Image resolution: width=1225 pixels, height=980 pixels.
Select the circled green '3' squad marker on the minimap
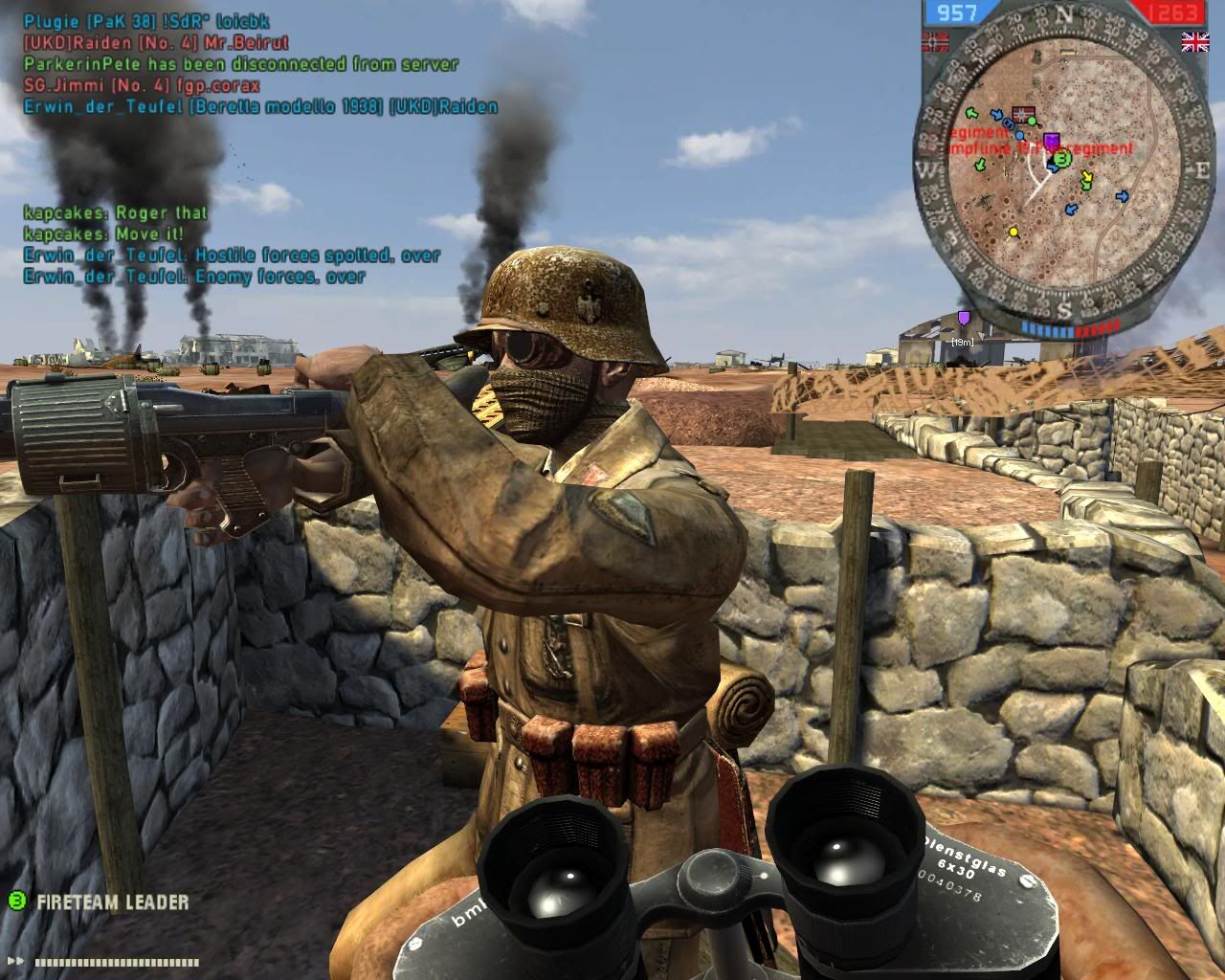(x=1062, y=160)
